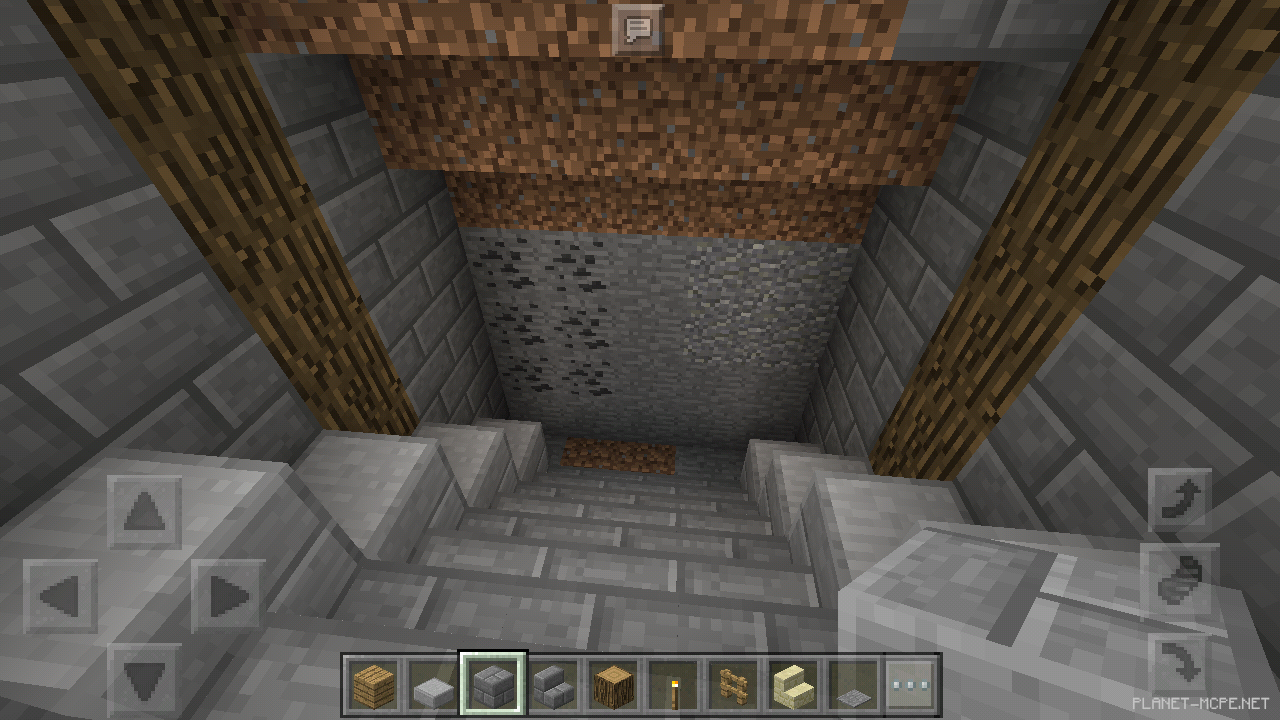Select the torch in the hotbar
The width and height of the screenshot is (1280, 720).
click(676, 684)
